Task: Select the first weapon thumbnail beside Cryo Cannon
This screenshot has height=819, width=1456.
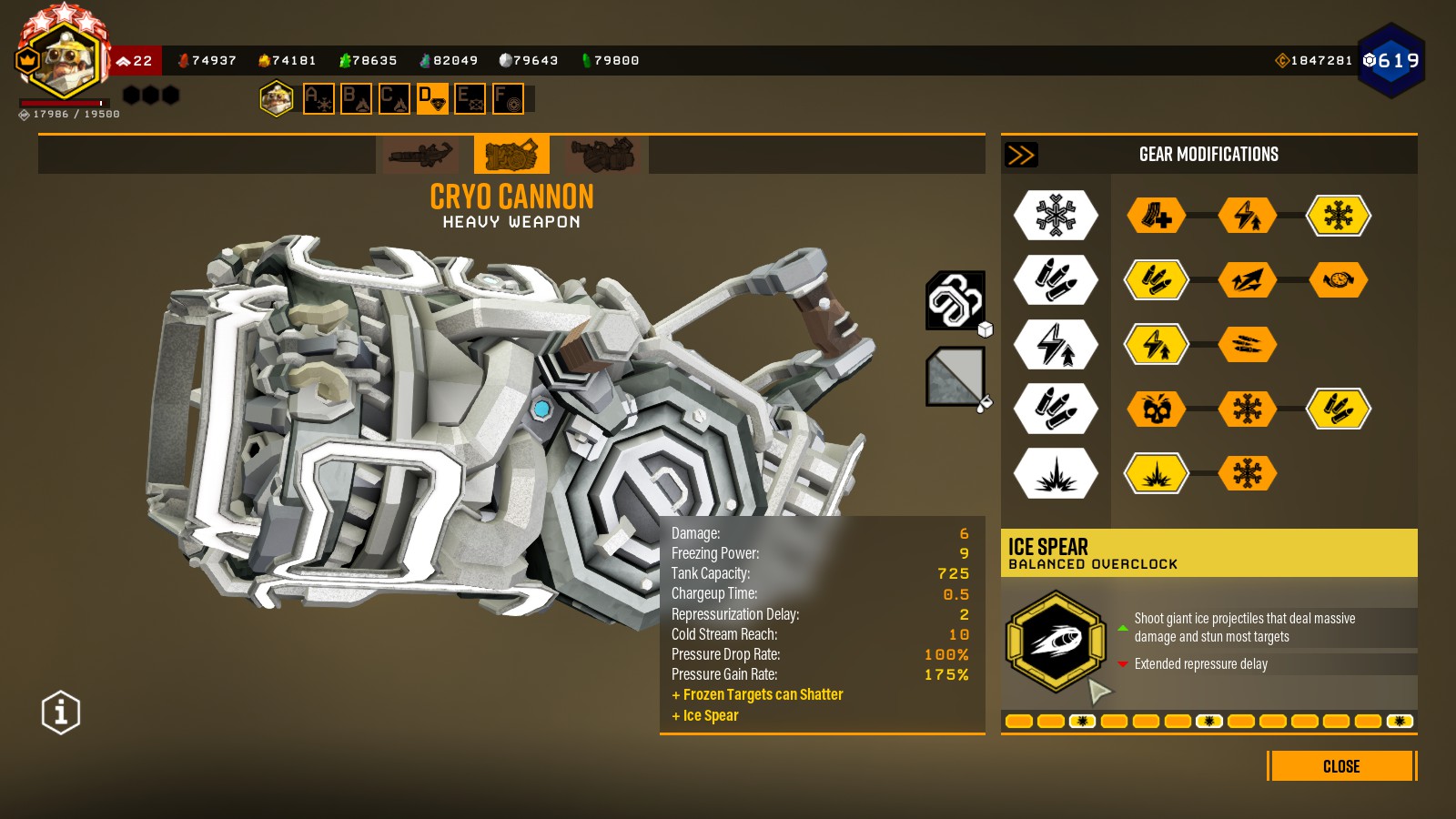Action: point(420,155)
